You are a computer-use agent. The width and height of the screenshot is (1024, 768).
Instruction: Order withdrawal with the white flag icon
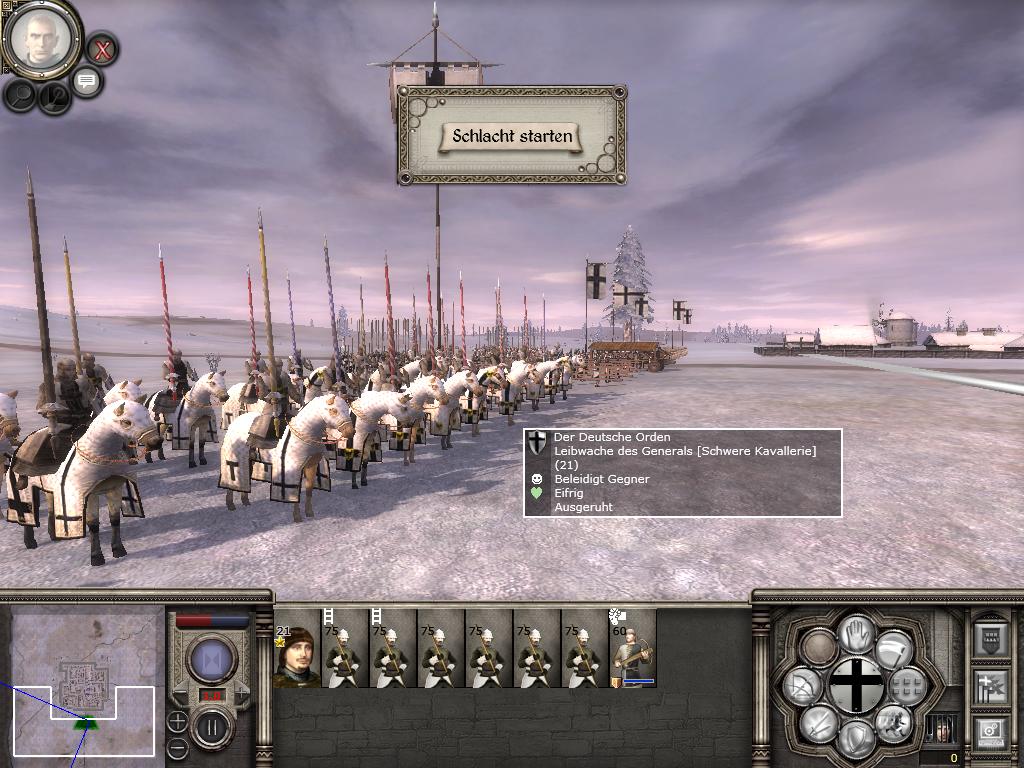893,648
